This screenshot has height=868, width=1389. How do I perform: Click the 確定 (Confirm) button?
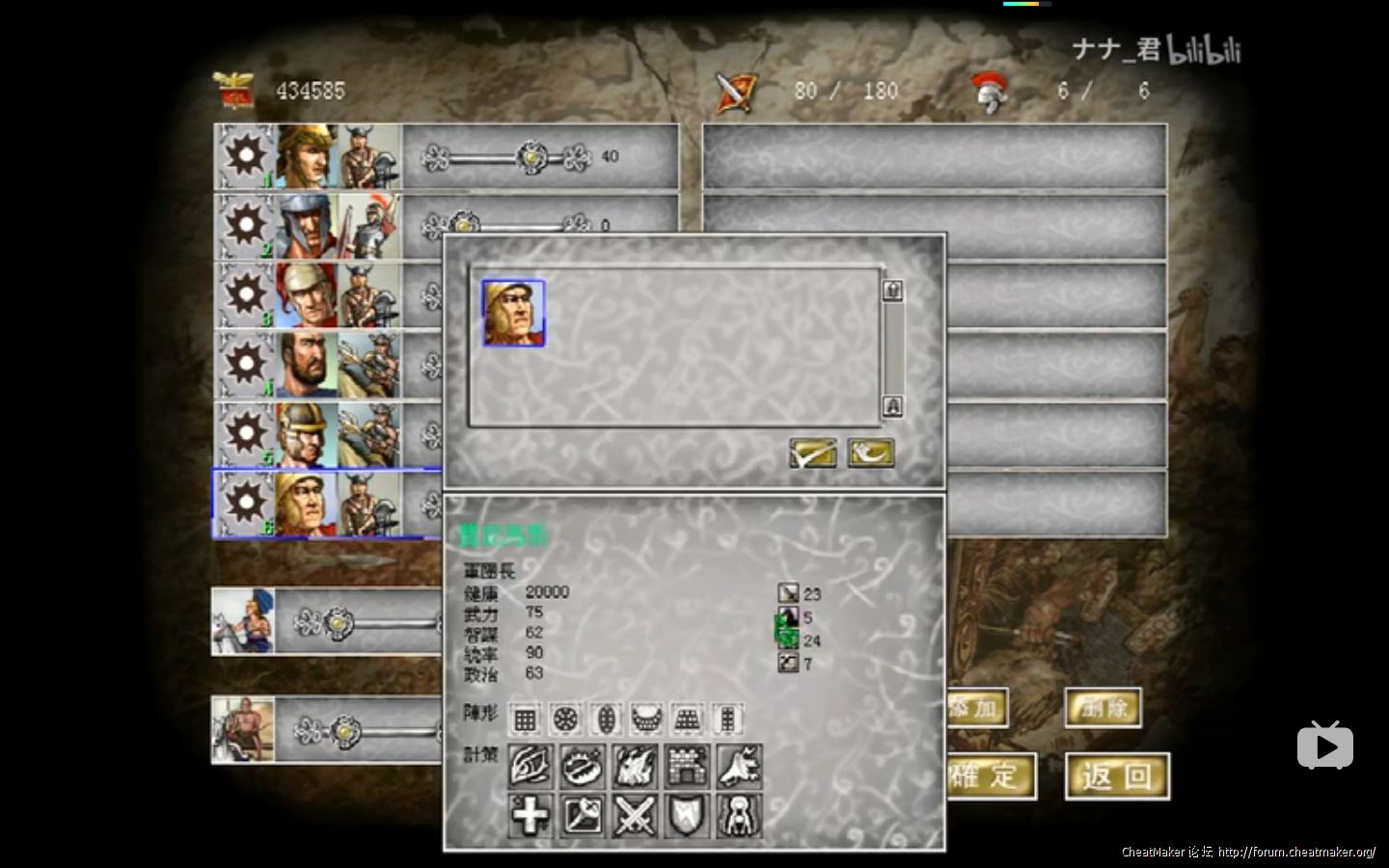989,776
